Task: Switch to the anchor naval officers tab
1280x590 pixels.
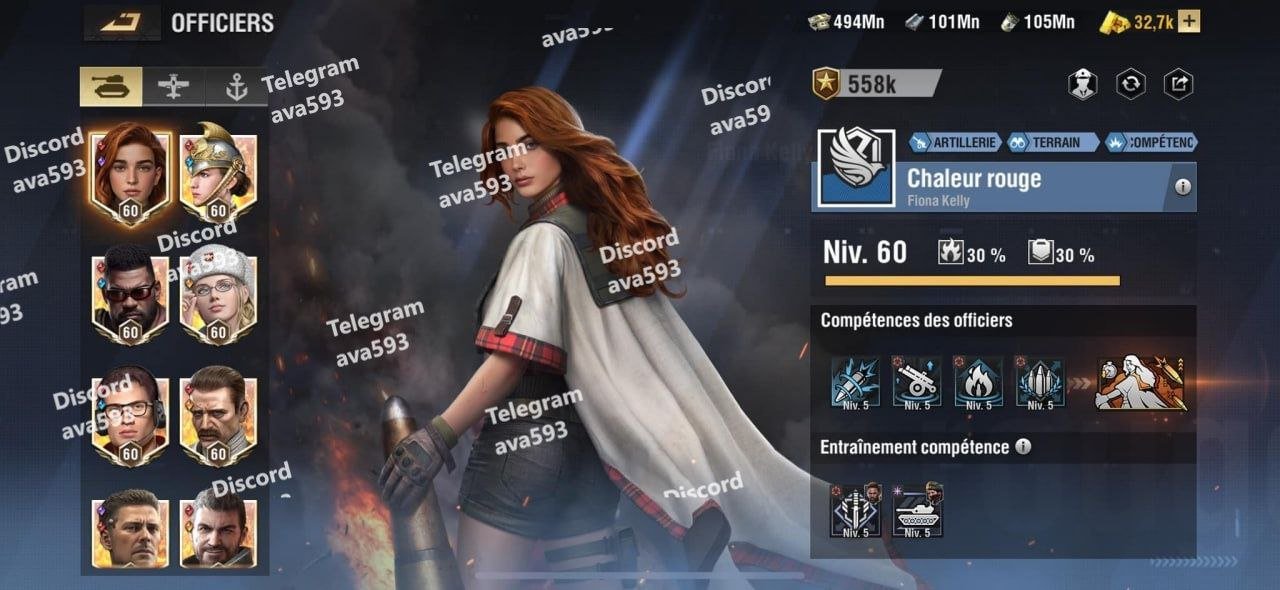Action: click(x=236, y=87)
